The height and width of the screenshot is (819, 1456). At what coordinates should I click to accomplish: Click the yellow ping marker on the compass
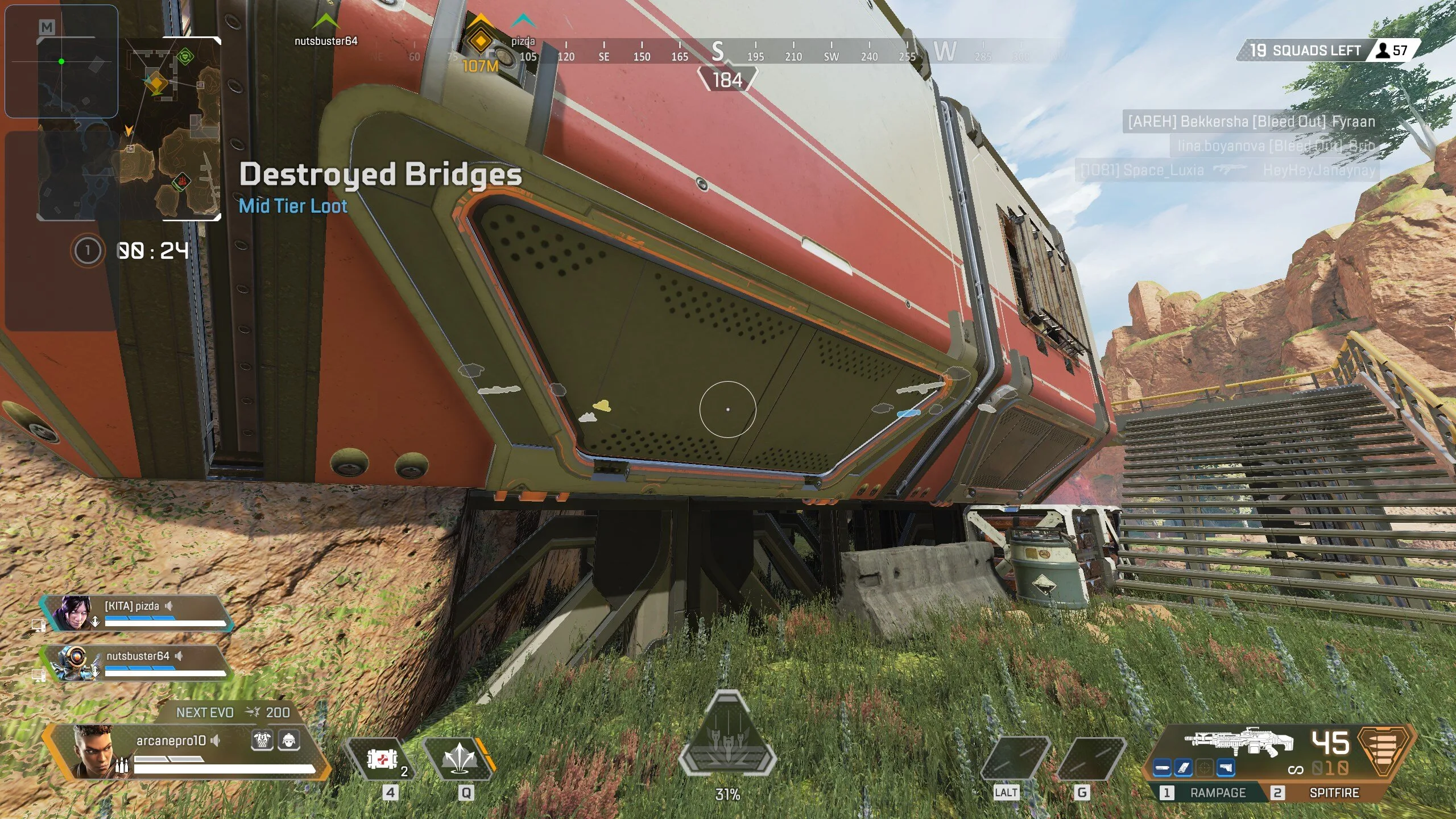click(481, 41)
